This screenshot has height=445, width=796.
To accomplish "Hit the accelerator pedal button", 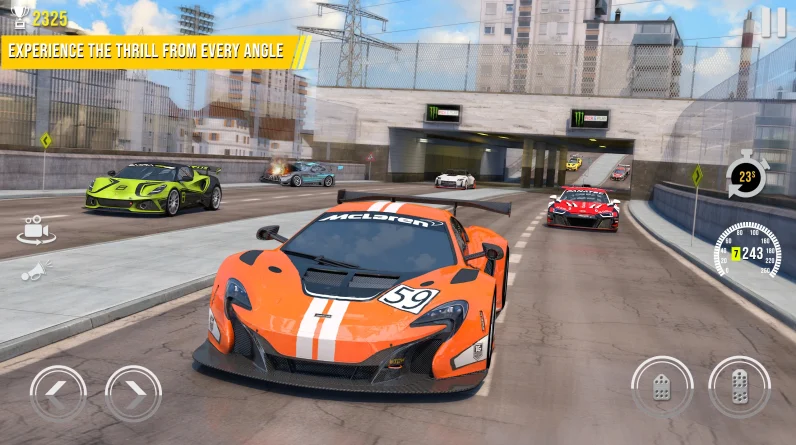I will tap(739, 387).
